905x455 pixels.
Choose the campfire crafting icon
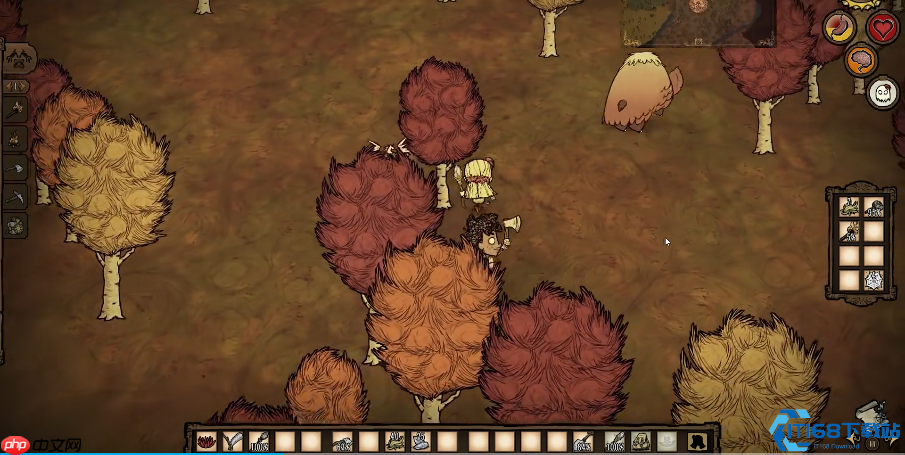pyautogui.click(x=16, y=138)
